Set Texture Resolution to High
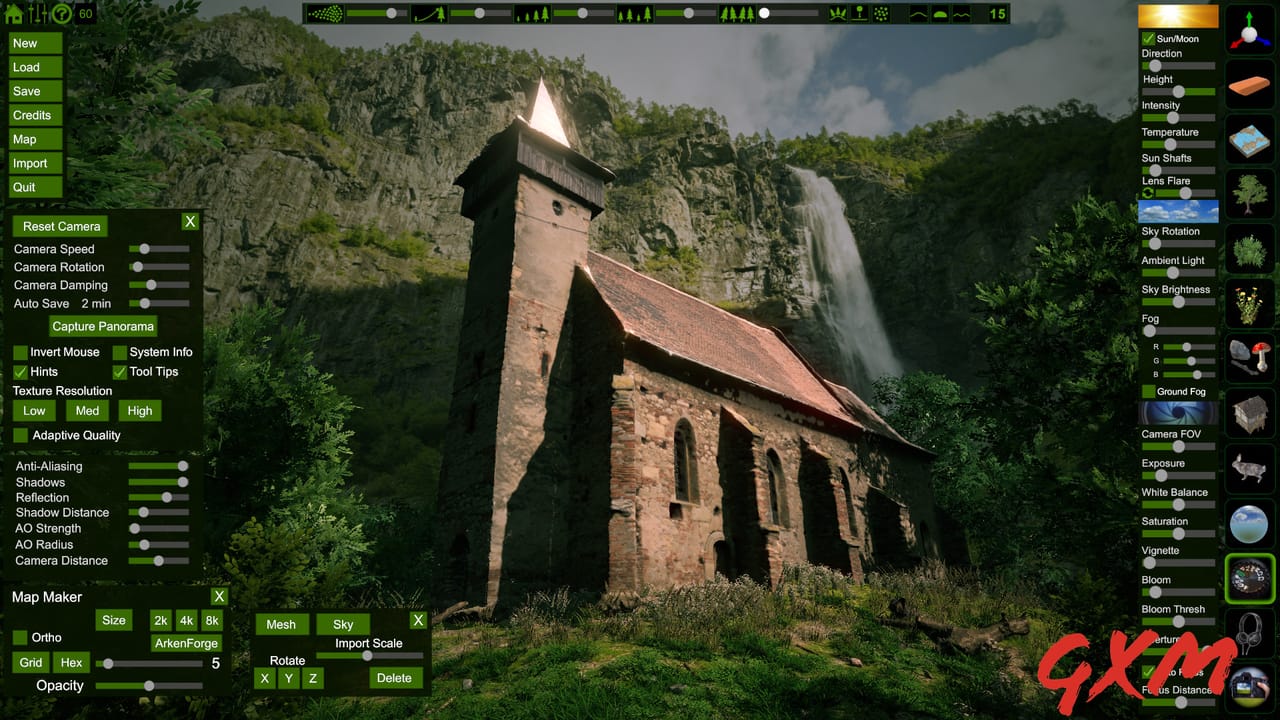1280x720 pixels. coord(139,410)
